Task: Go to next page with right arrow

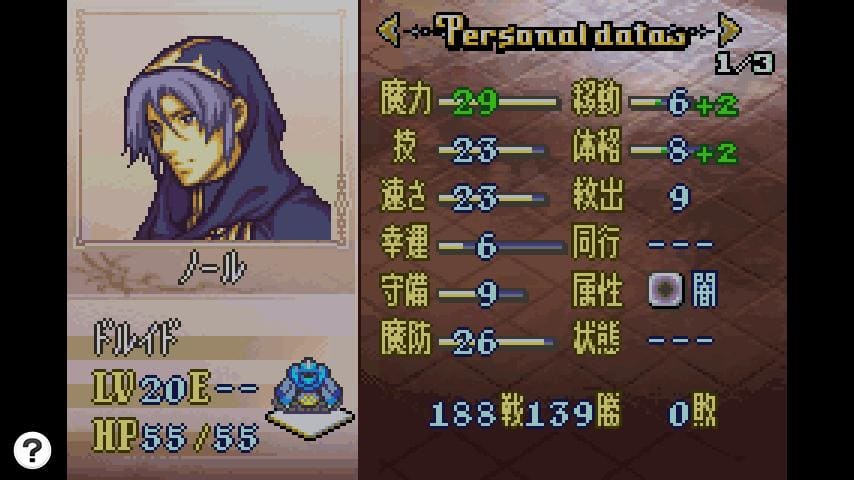Action: pos(730,30)
